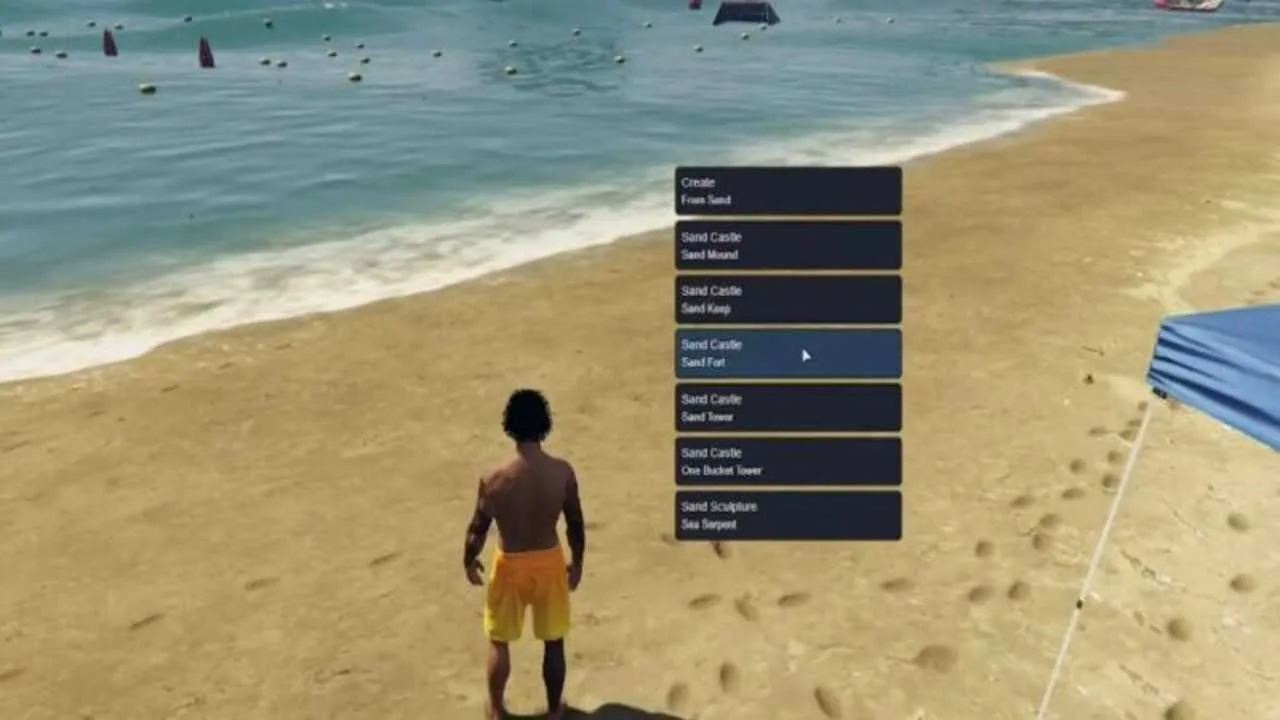Viewport: 1280px width, 720px height.
Task: Select the first Sand Castle entry
Action: tap(787, 246)
